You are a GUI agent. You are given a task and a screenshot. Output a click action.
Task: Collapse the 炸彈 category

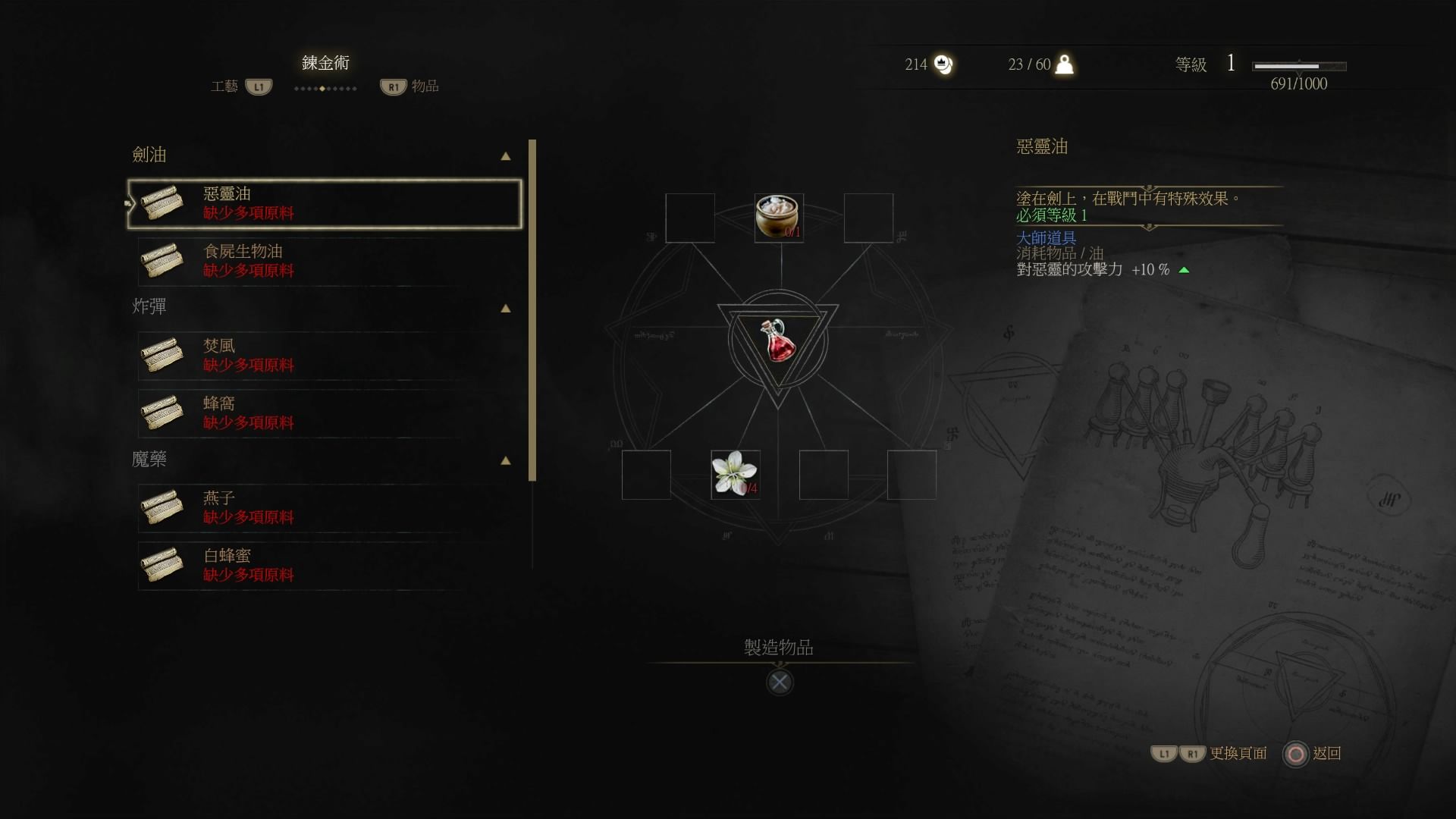(505, 309)
